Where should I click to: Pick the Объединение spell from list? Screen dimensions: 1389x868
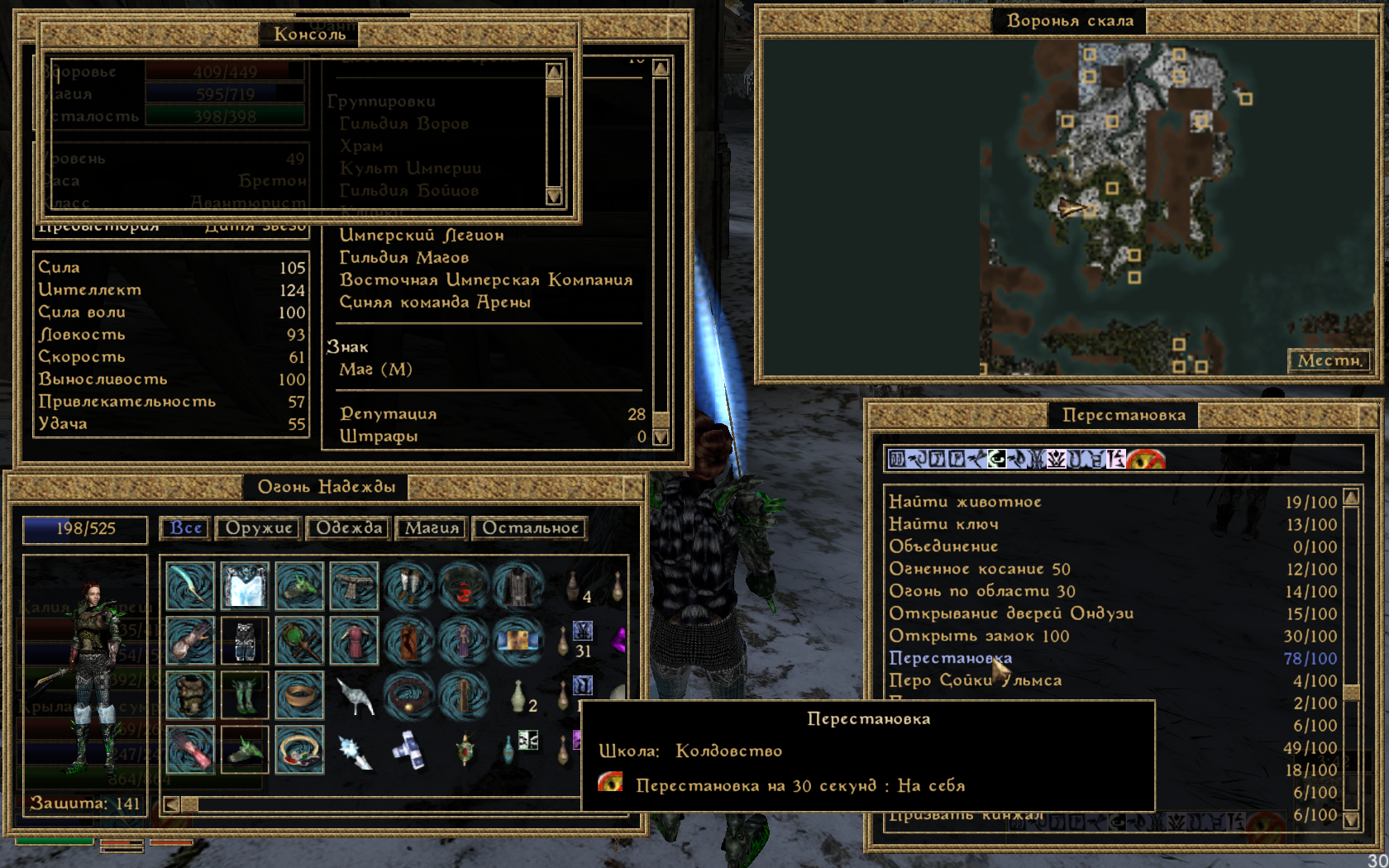coord(943,546)
